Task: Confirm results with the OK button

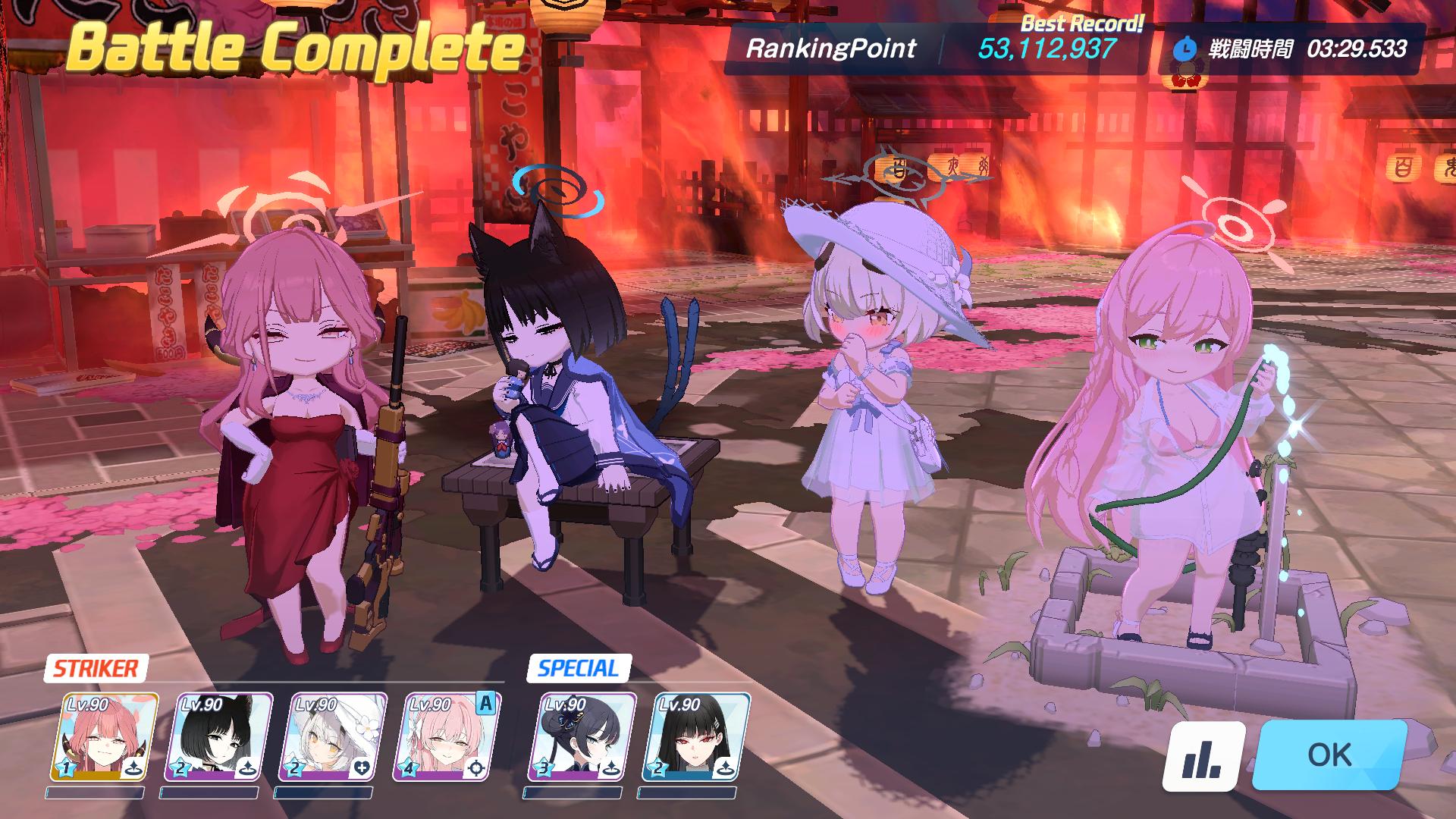Action: point(1329,755)
